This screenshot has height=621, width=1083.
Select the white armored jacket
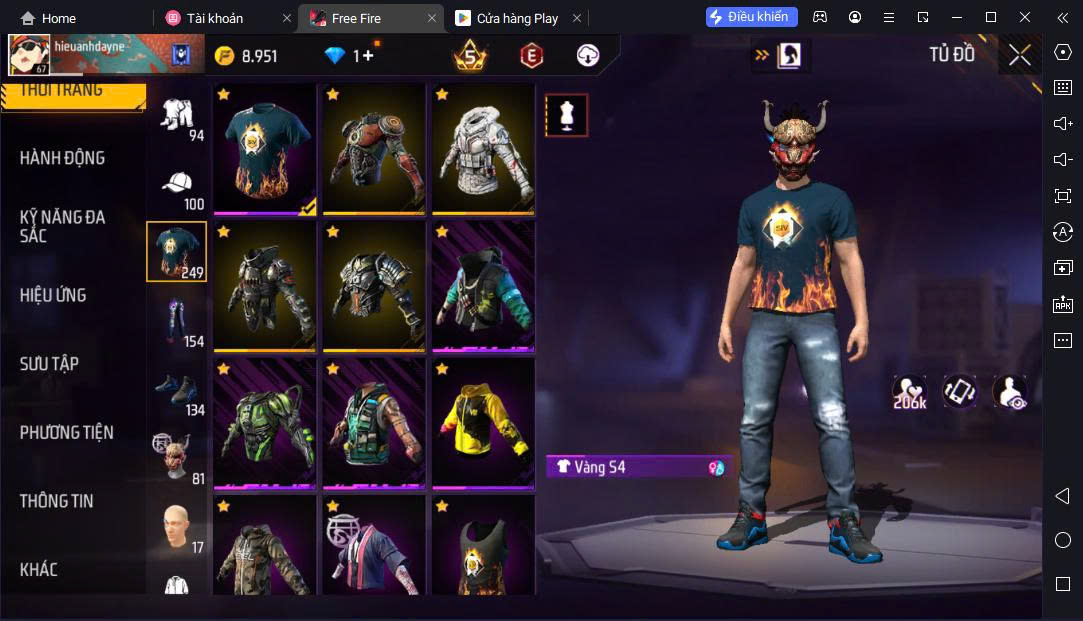[483, 147]
